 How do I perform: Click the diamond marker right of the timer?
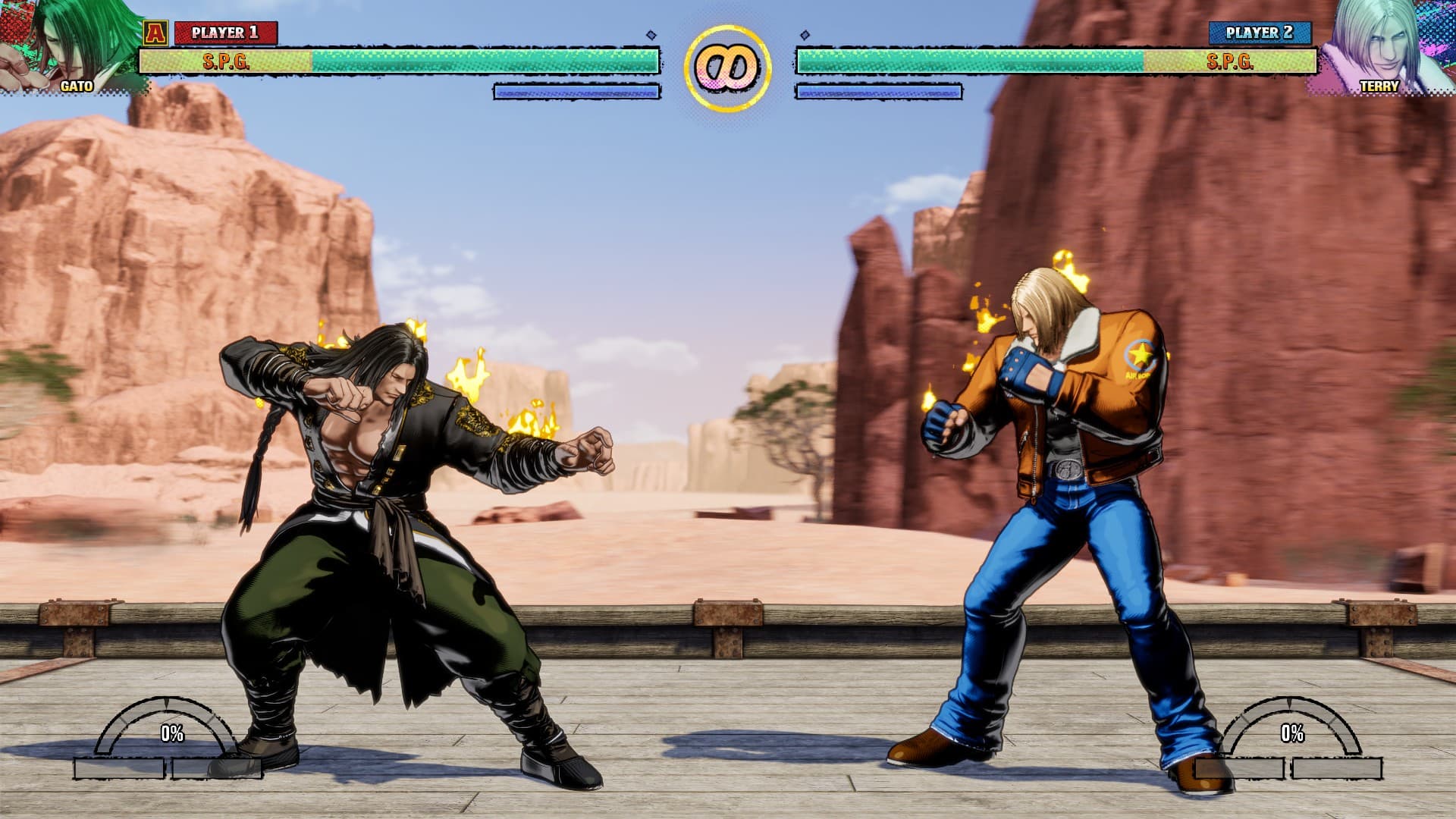tap(804, 33)
